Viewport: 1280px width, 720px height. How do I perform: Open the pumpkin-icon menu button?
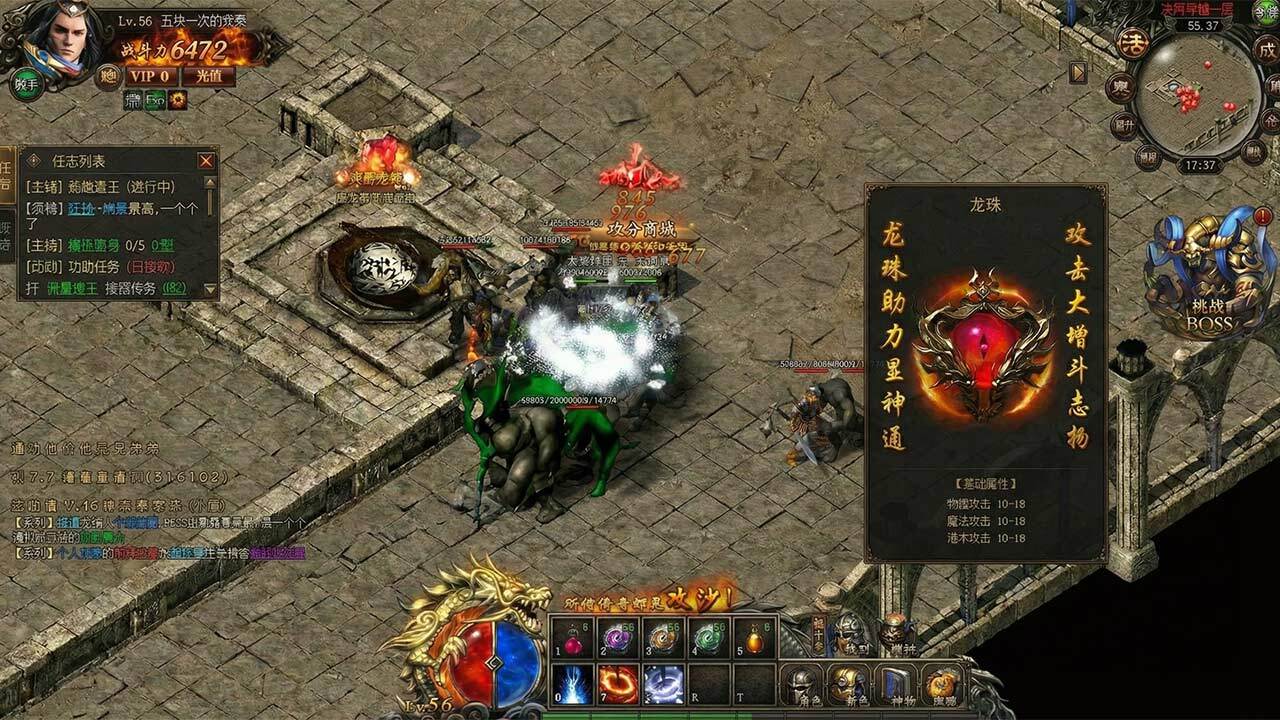pos(942,685)
